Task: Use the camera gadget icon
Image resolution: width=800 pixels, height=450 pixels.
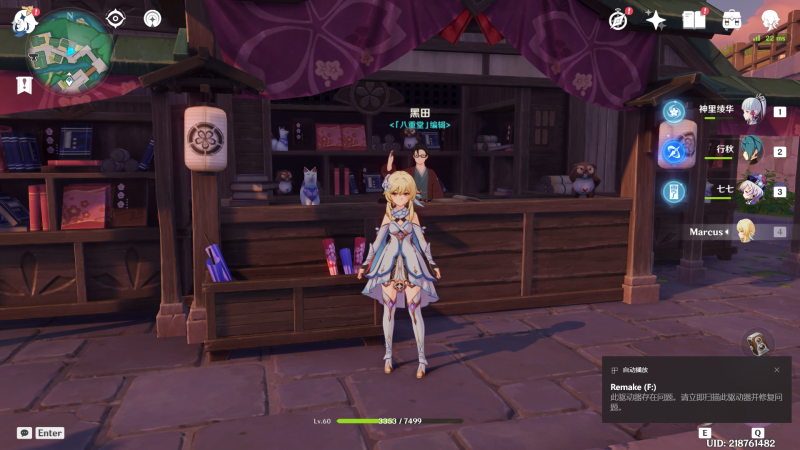Action: (x=759, y=342)
